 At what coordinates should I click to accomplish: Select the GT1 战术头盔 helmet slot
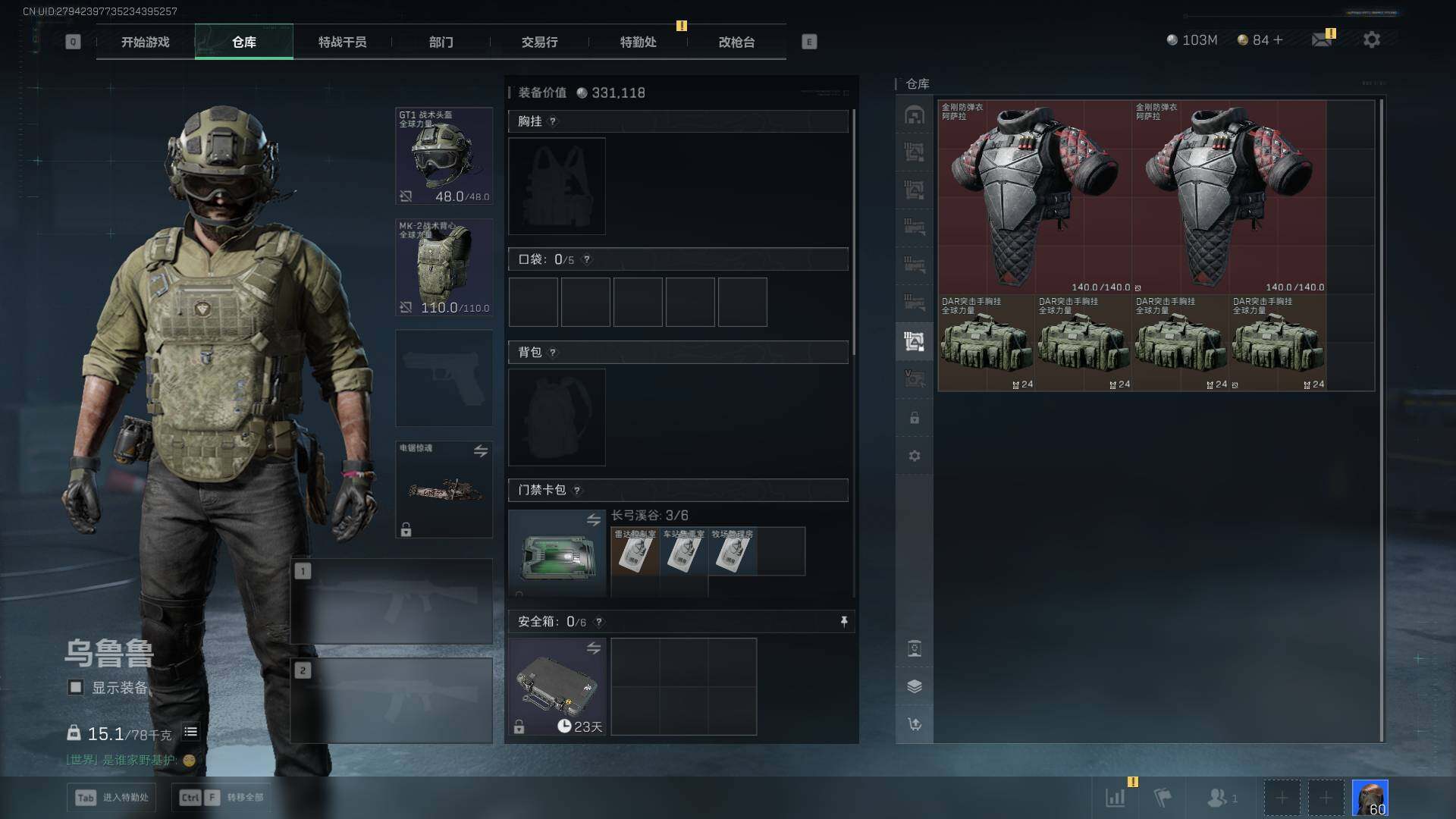[x=444, y=156]
